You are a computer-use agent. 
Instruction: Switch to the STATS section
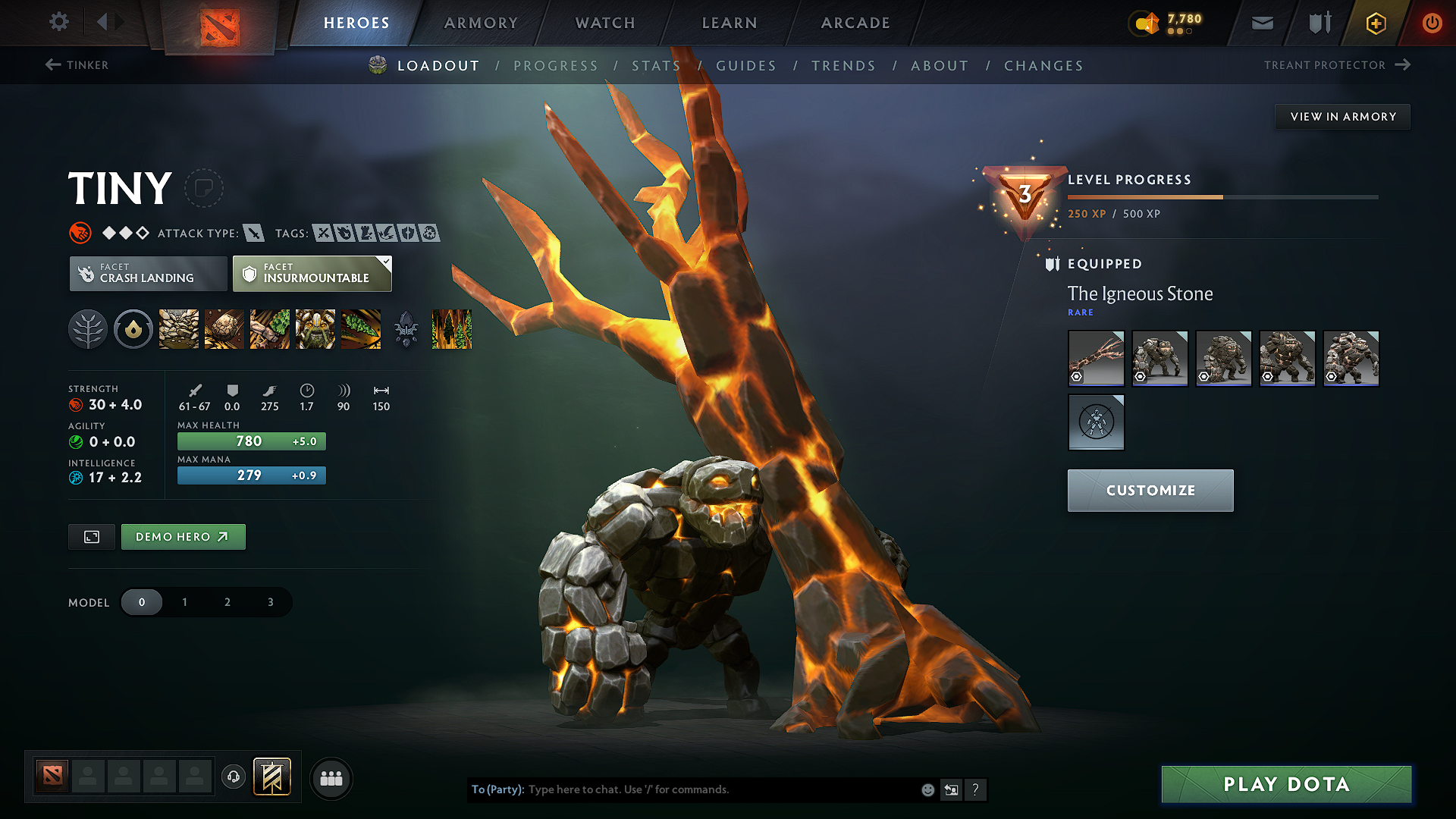click(x=657, y=66)
